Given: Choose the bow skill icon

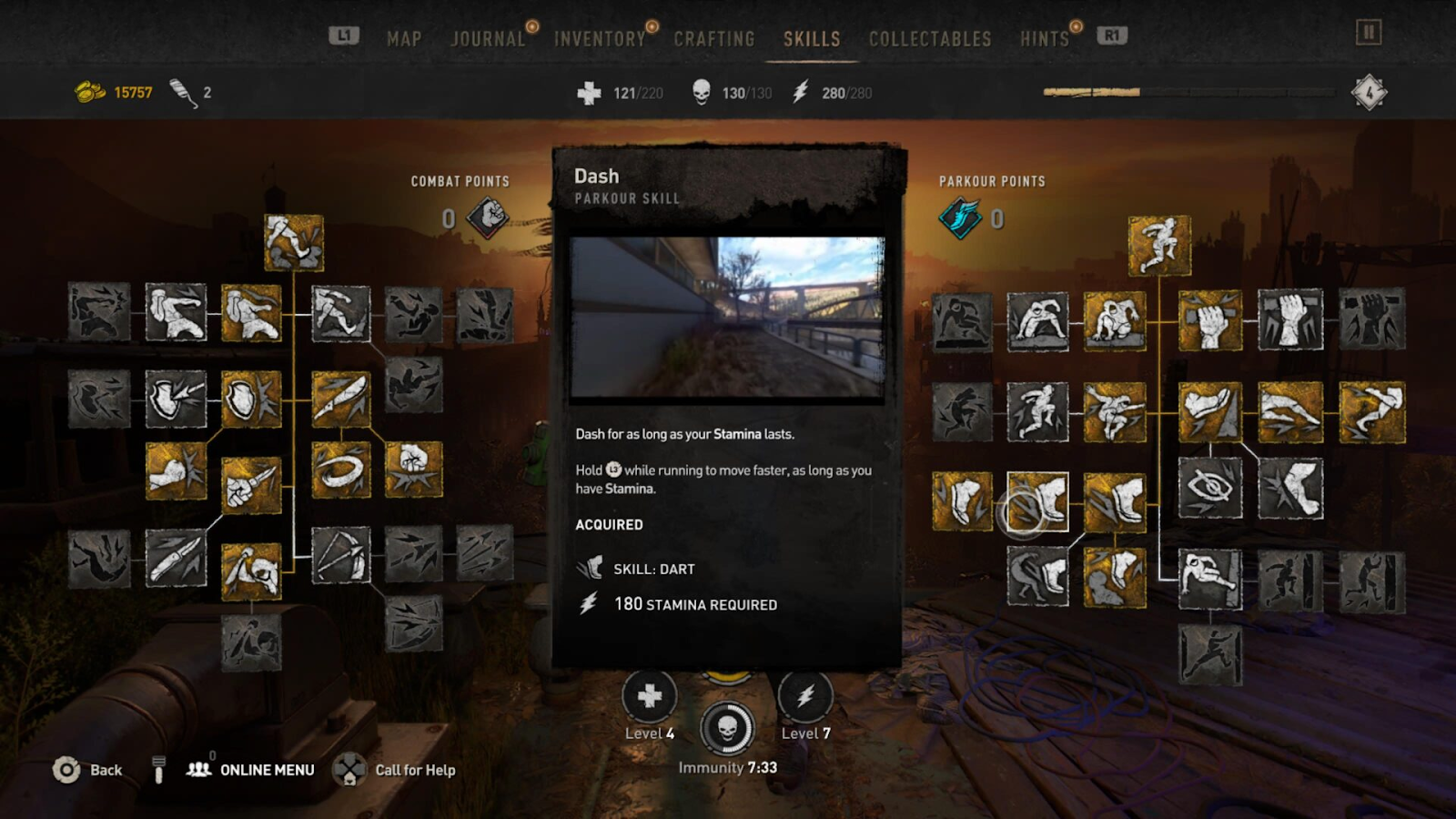Looking at the screenshot, I should pos(341,555).
